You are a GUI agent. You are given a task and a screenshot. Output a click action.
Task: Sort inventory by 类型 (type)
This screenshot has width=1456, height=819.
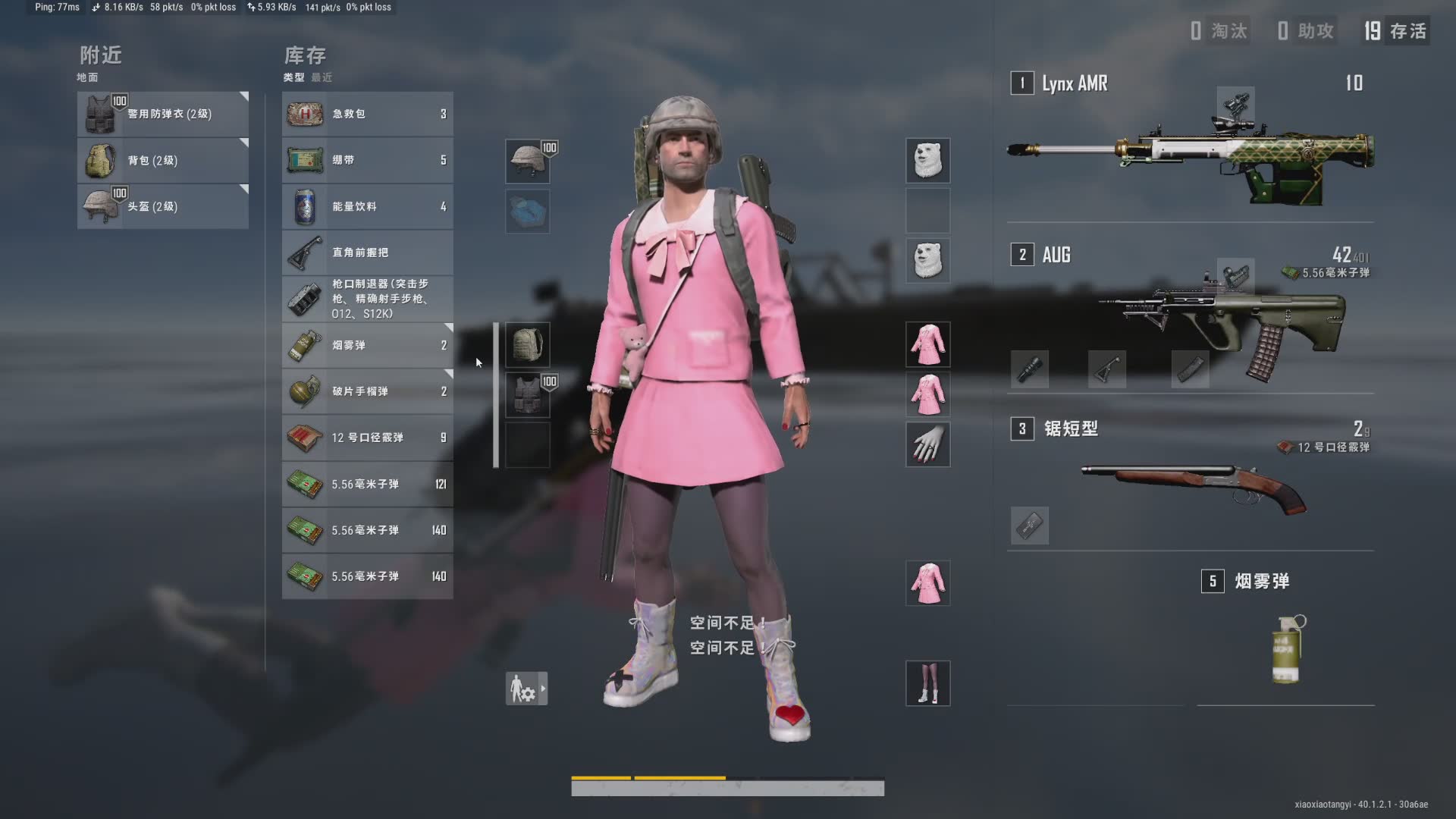[293, 77]
